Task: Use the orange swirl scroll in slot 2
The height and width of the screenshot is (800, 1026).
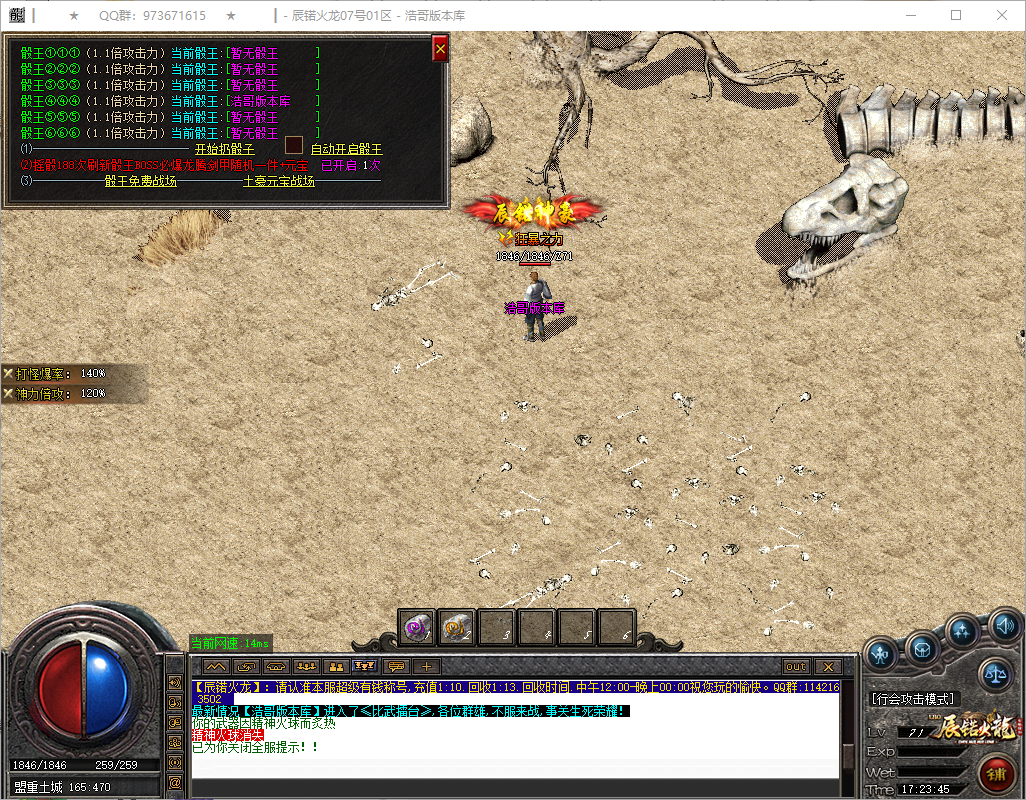Action: 457,627
